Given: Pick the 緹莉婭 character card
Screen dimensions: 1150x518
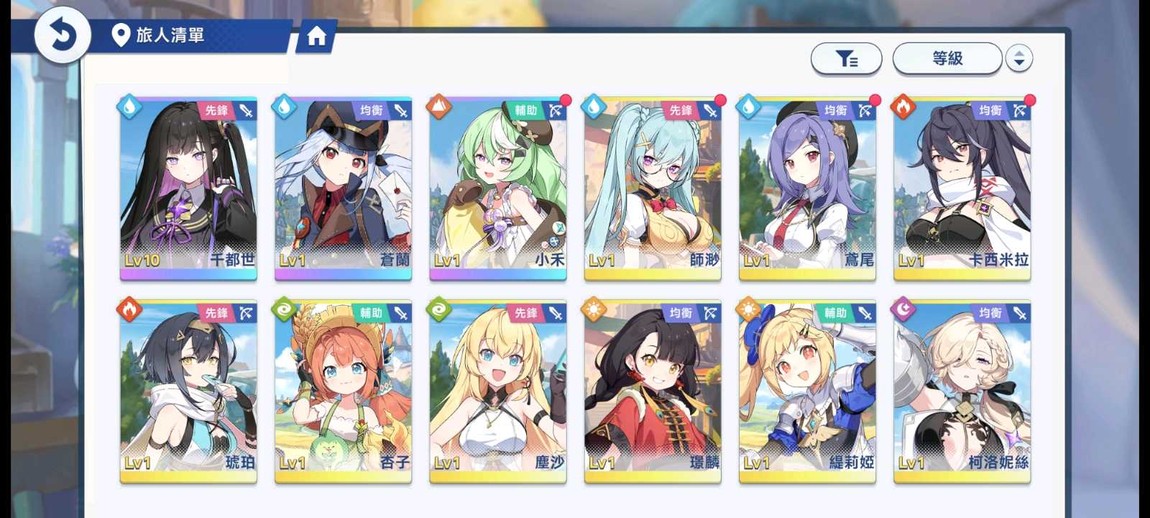Looking at the screenshot, I should (x=807, y=391).
